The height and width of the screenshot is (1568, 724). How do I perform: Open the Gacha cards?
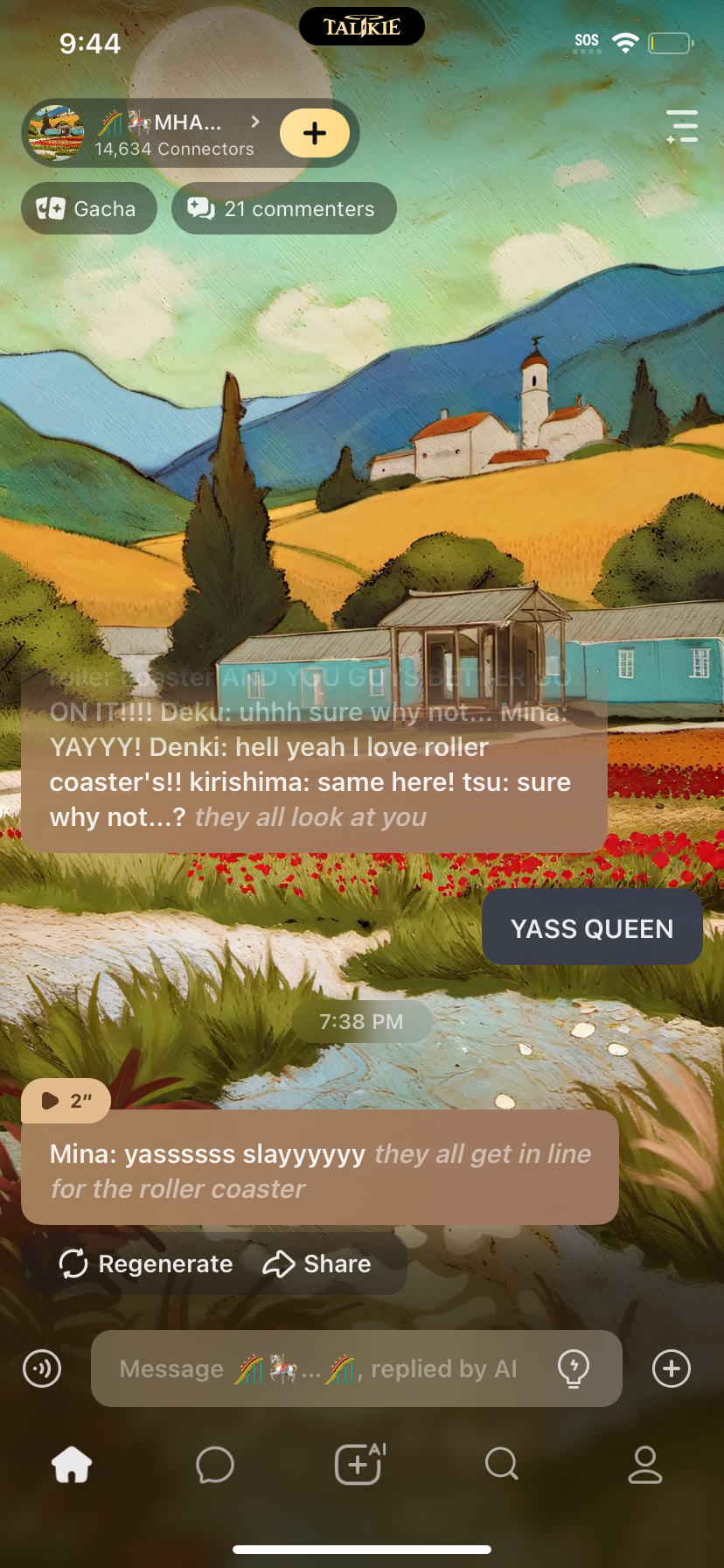click(88, 209)
